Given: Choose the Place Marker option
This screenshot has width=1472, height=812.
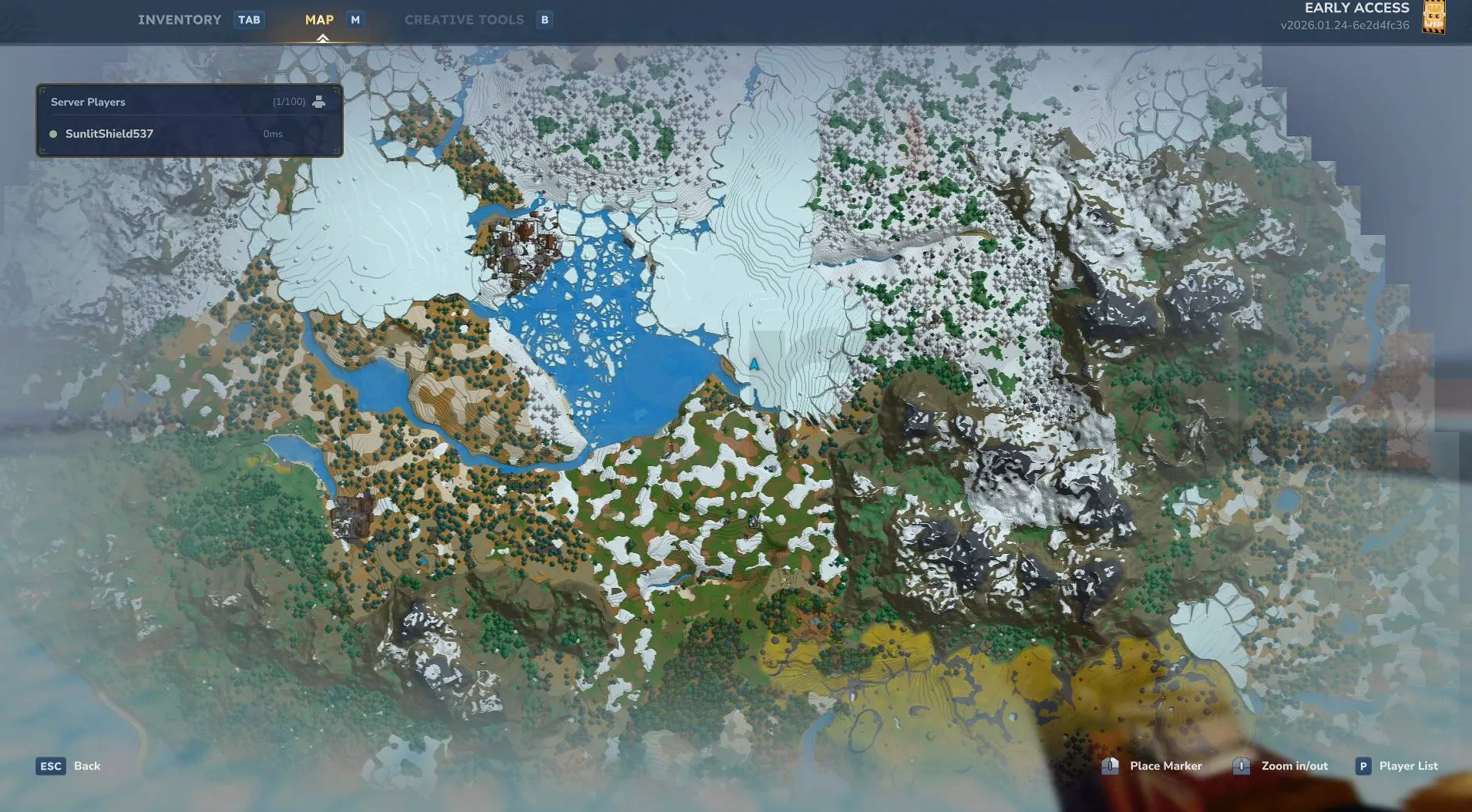Looking at the screenshot, I should [1164, 766].
